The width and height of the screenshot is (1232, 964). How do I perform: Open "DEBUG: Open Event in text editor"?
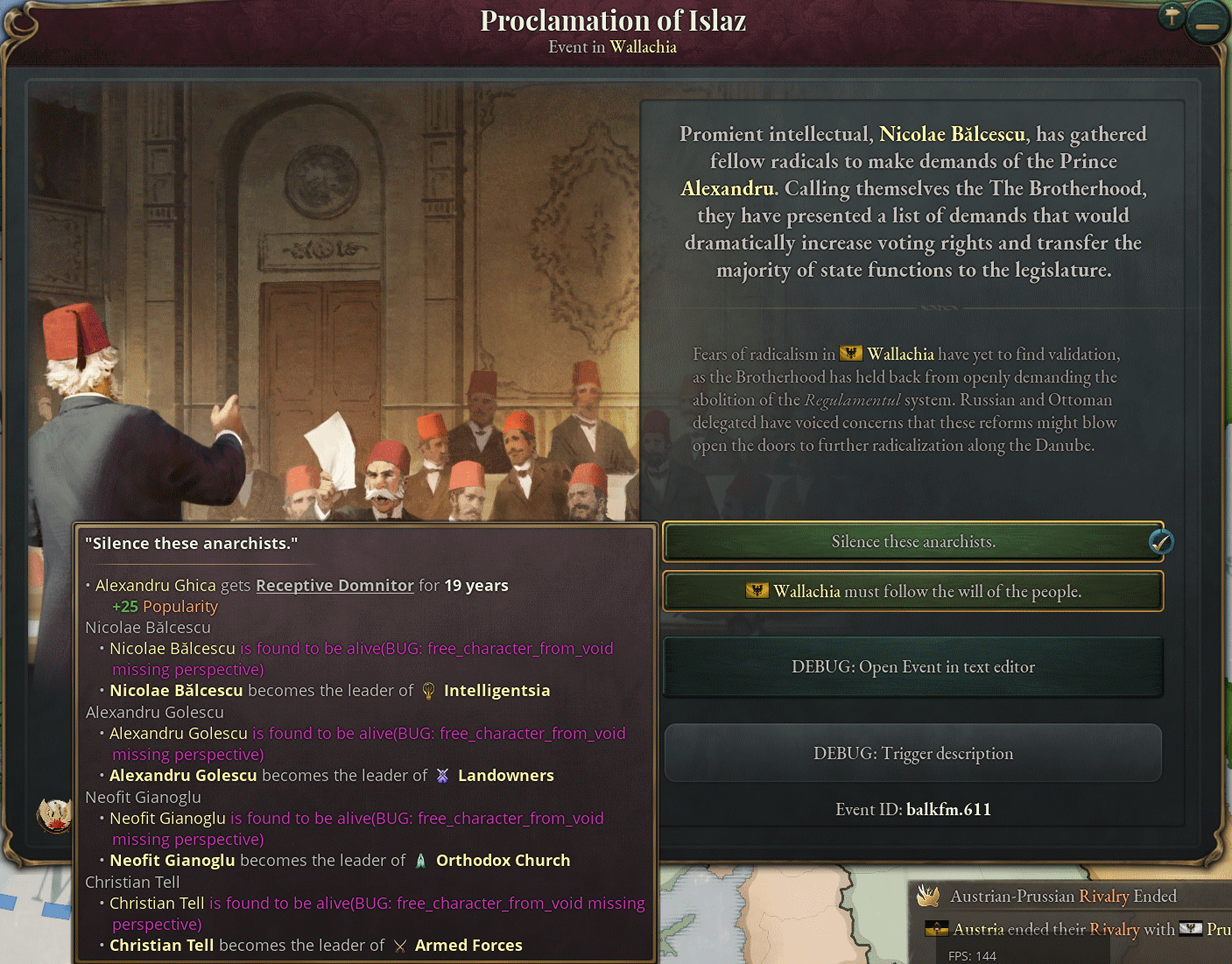(x=913, y=666)
